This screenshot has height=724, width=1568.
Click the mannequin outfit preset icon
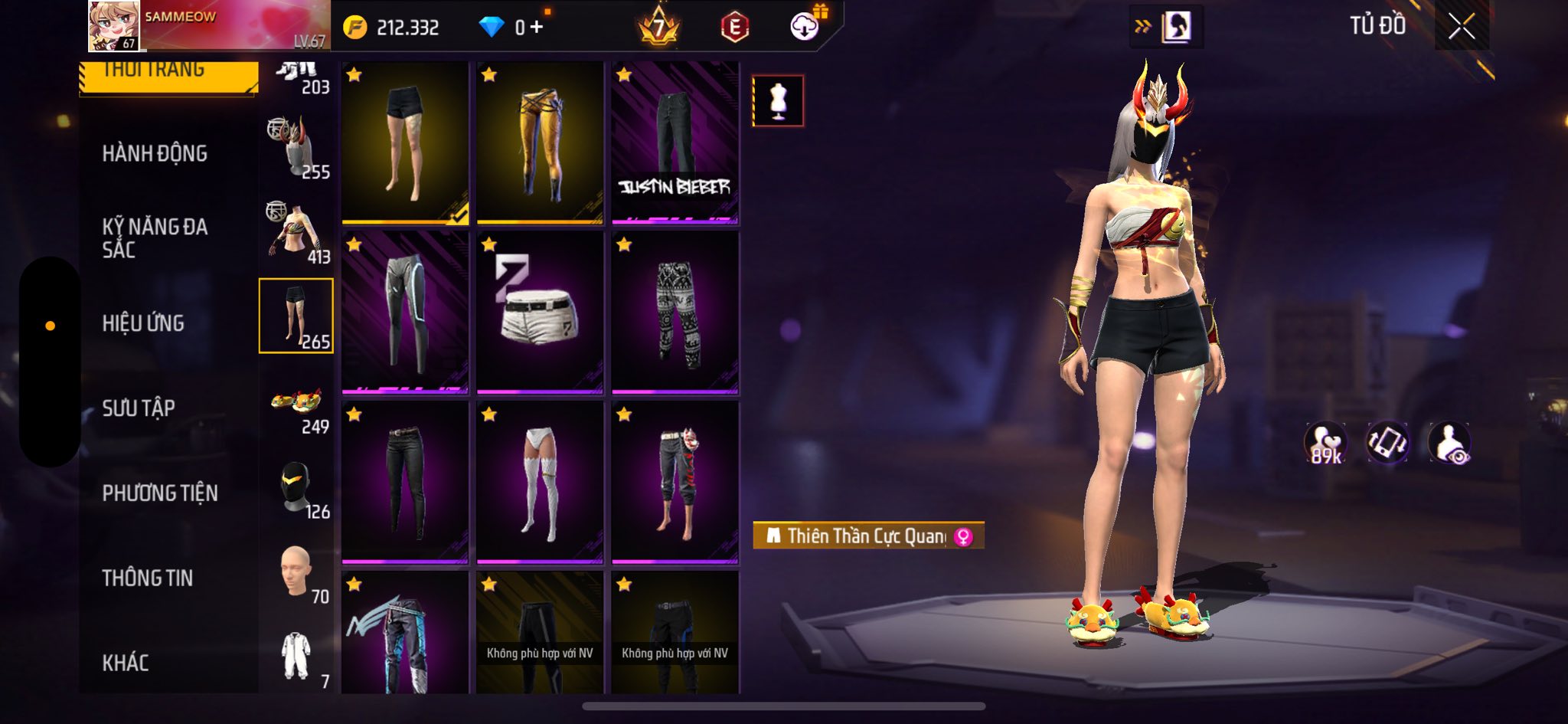(x=778, y=100)
